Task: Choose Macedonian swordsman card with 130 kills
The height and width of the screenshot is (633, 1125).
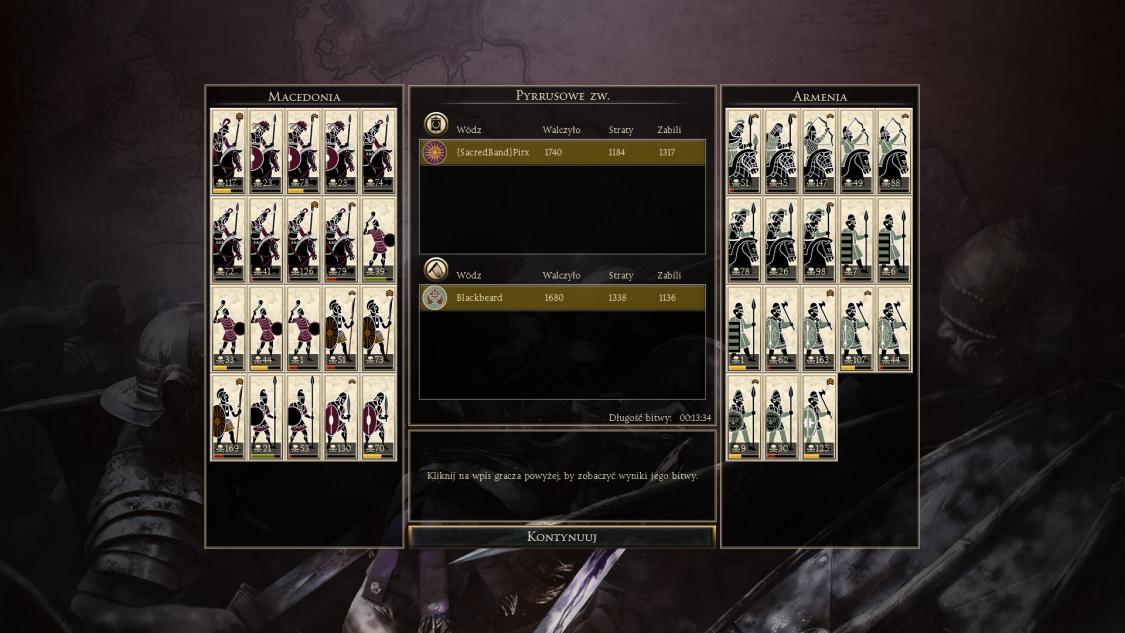Action: pyautogui.click(x=342, y=417)
